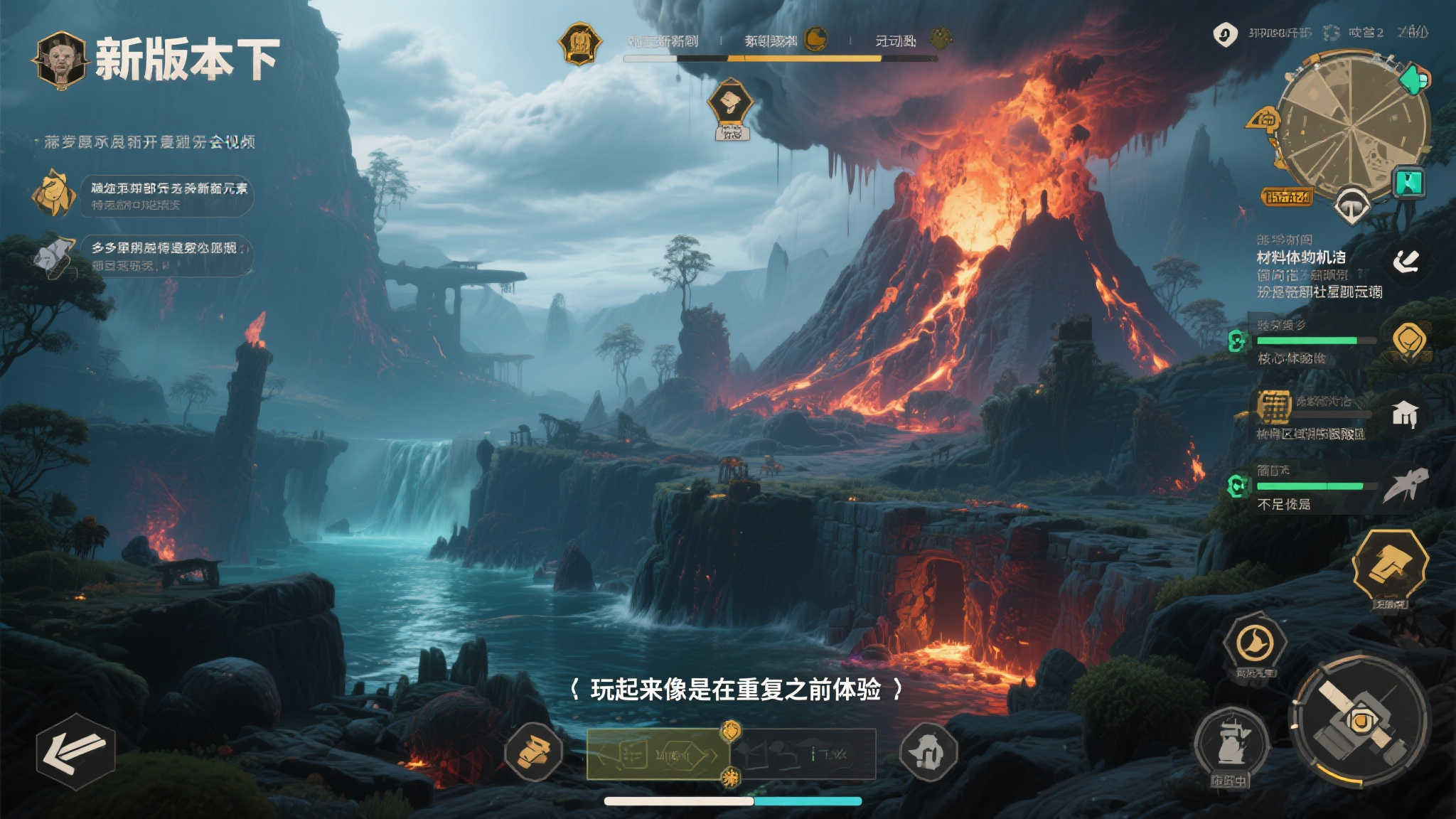Viewport: 1456px width, 819px height.
Task: Toggle the teal square button below minimap
Action: coord(1408,183)
